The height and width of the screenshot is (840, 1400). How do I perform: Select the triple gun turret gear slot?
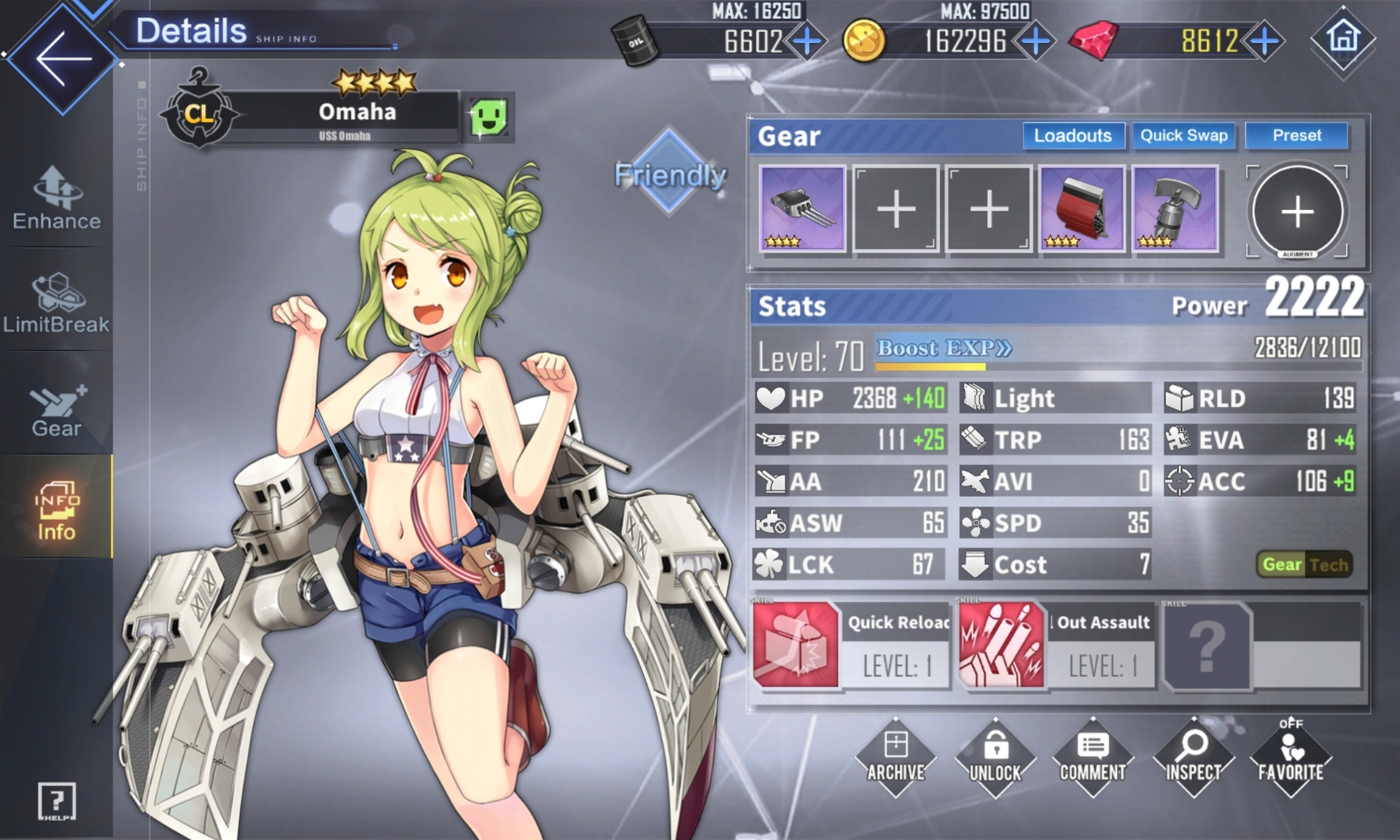802,209
